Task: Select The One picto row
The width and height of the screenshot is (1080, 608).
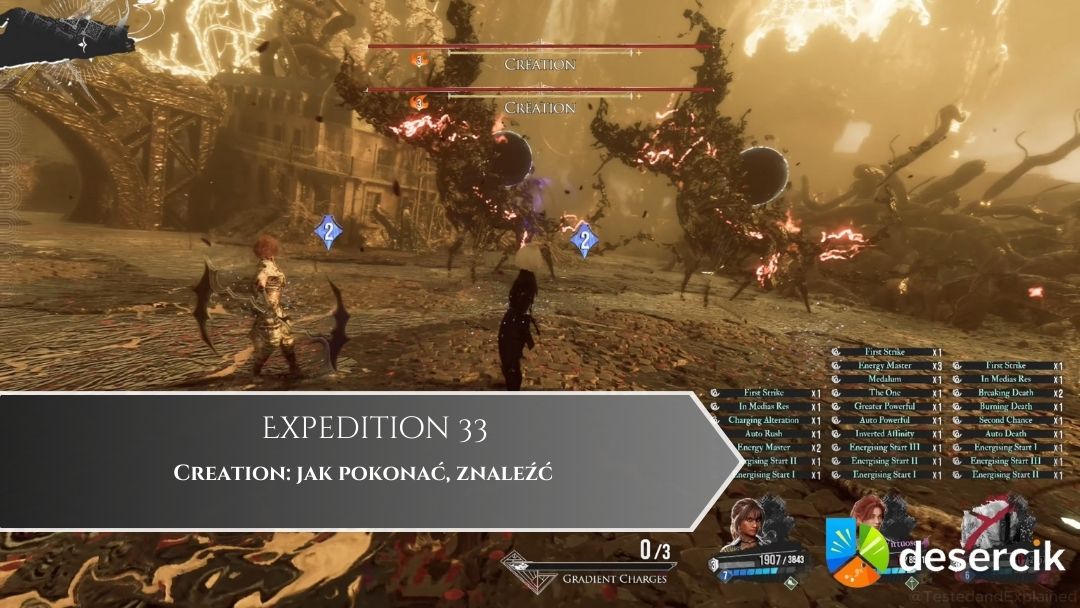Action: tap(885, 394)
